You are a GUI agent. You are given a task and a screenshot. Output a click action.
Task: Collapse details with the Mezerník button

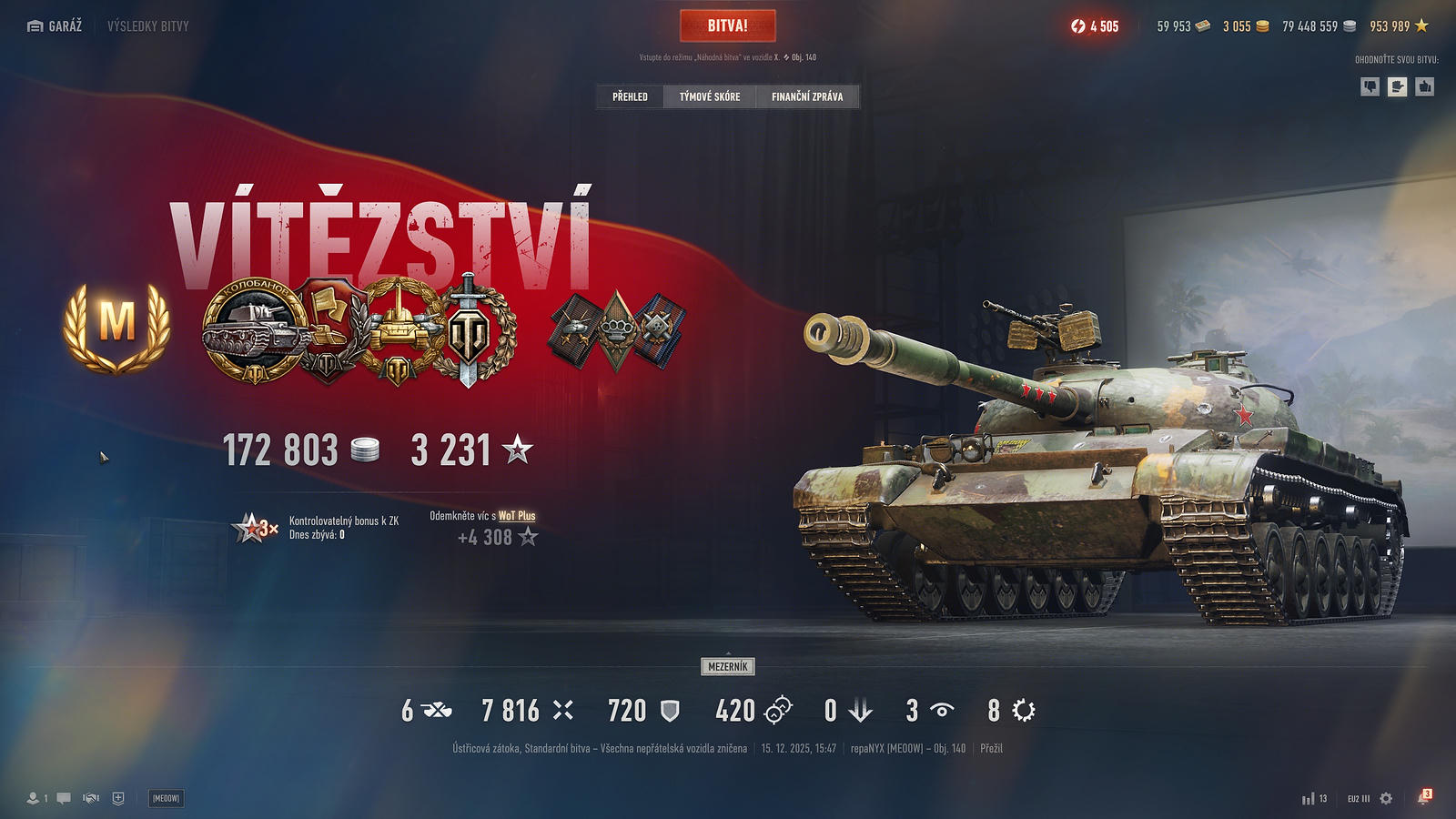click(x=727, y=667)
